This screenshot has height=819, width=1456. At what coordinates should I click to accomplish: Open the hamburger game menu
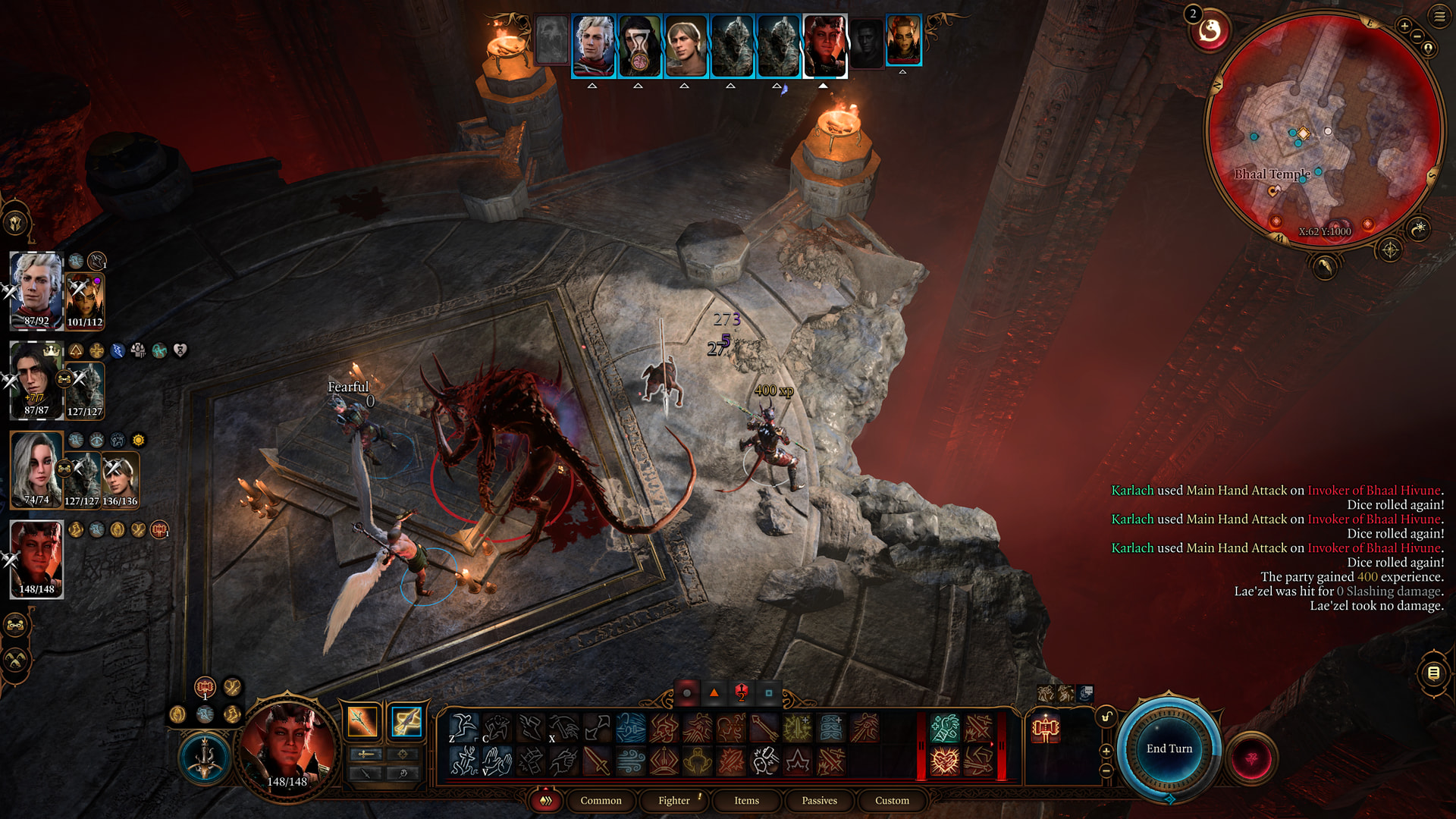click(x=1439, y=16)
